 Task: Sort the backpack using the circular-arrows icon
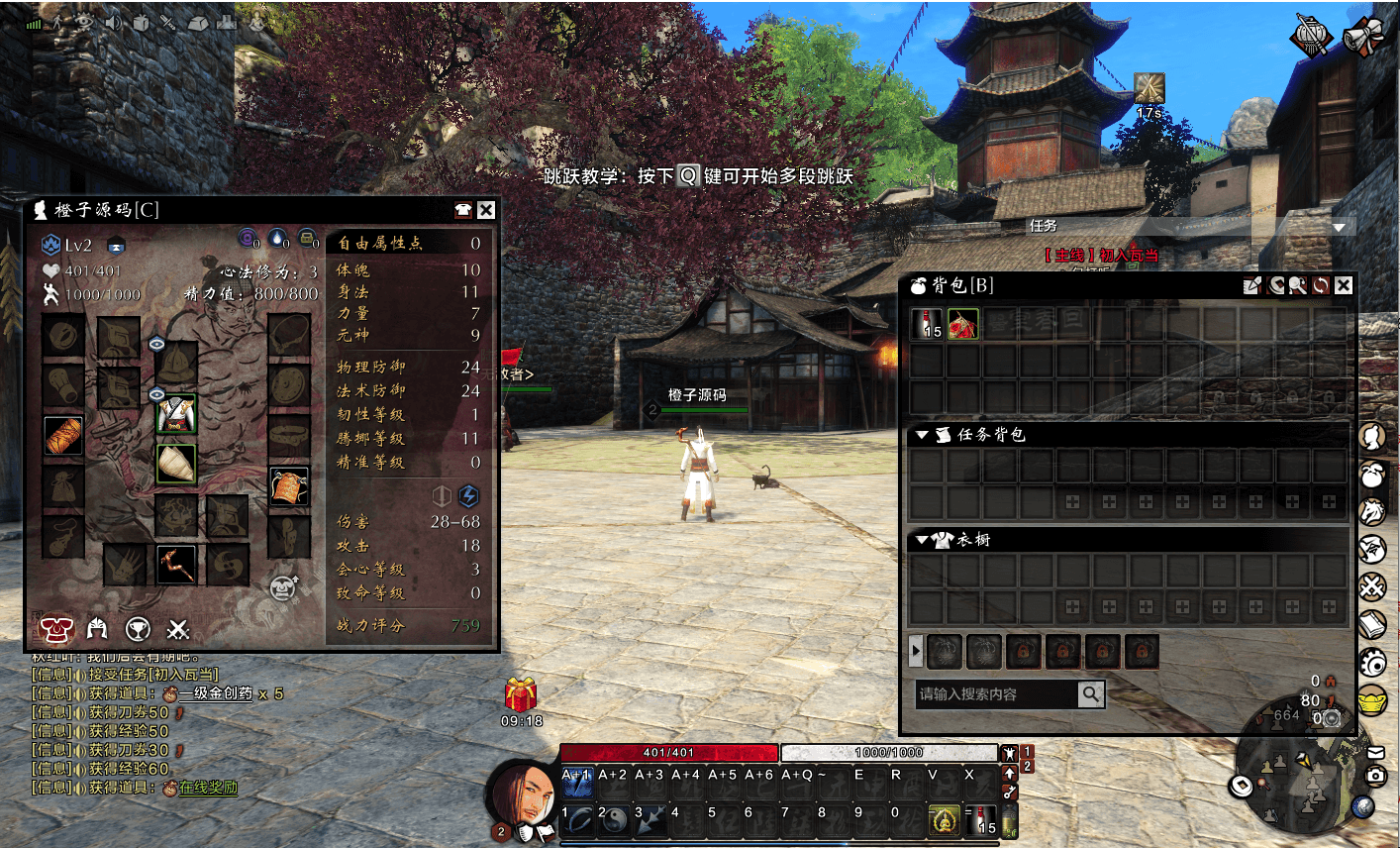tap(1321, 285)
